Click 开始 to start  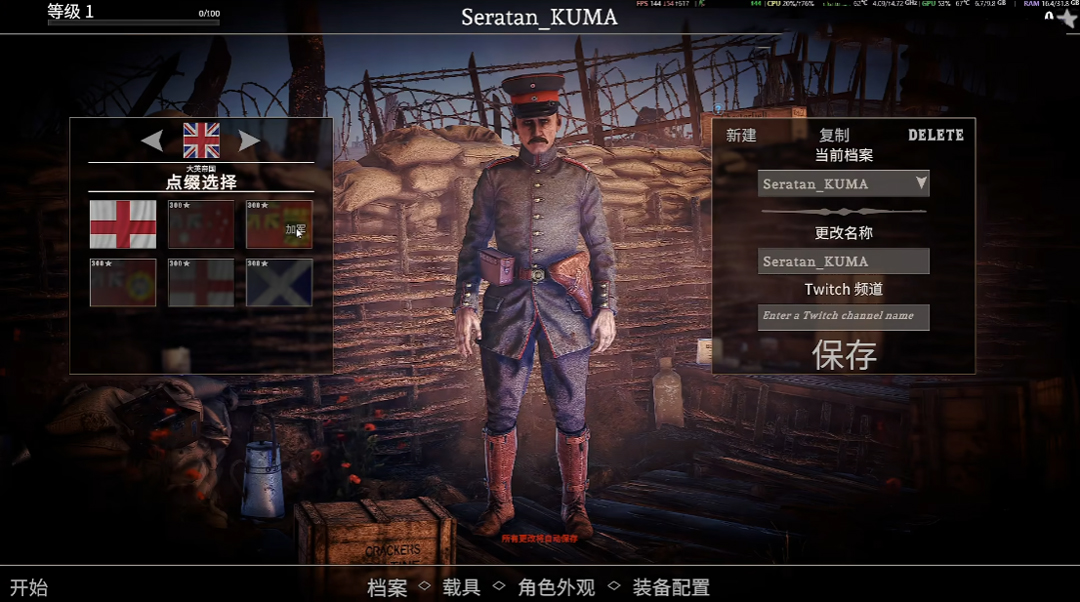tap(29, 587)
